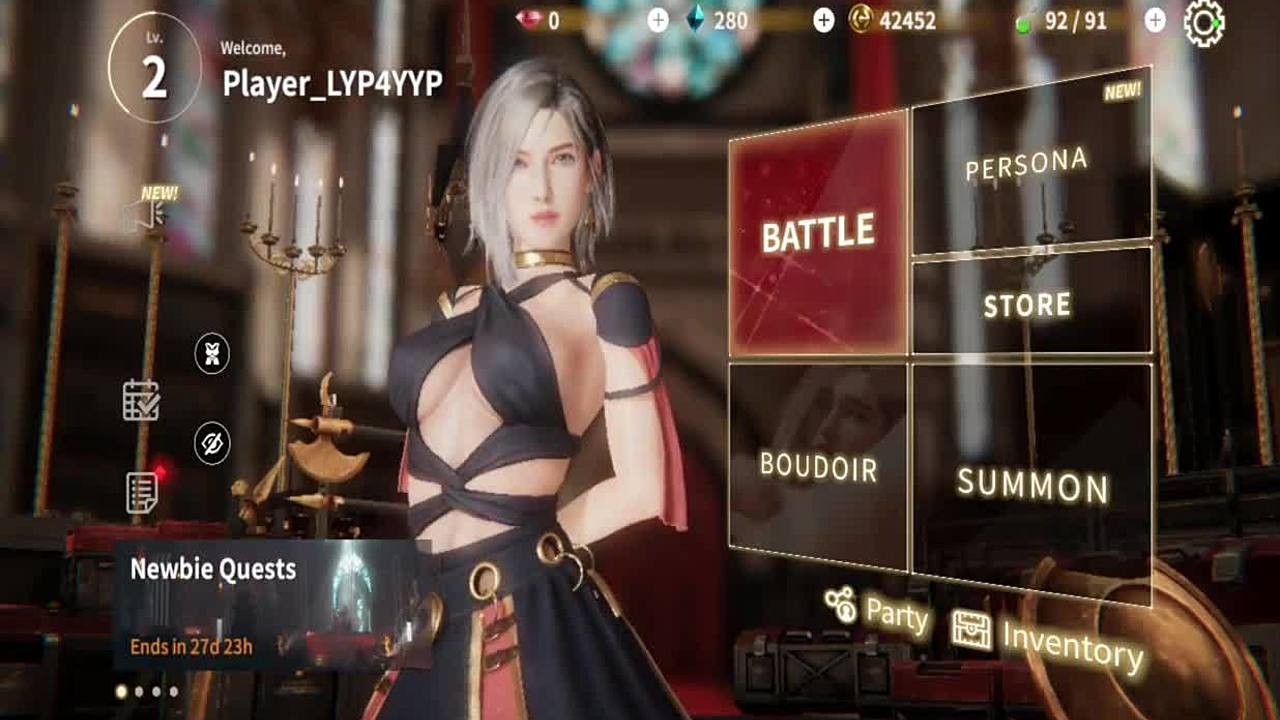Click the round butterfly-shaped icon
Image resolution: width=1280 pixels, height=720 pixels.
(x=212, y=354)
